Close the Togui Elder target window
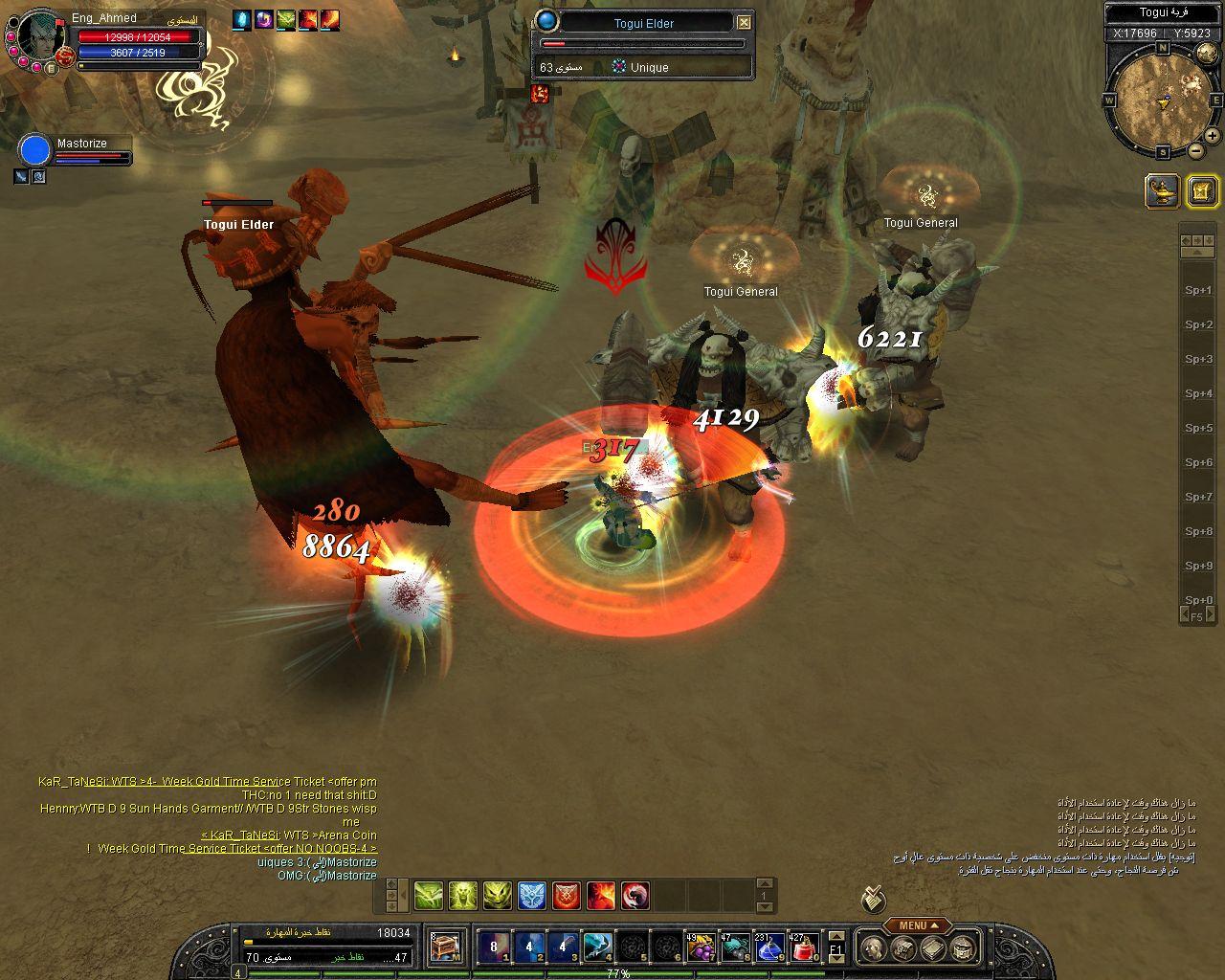The image size is (1225, 980). click(744, 22)
